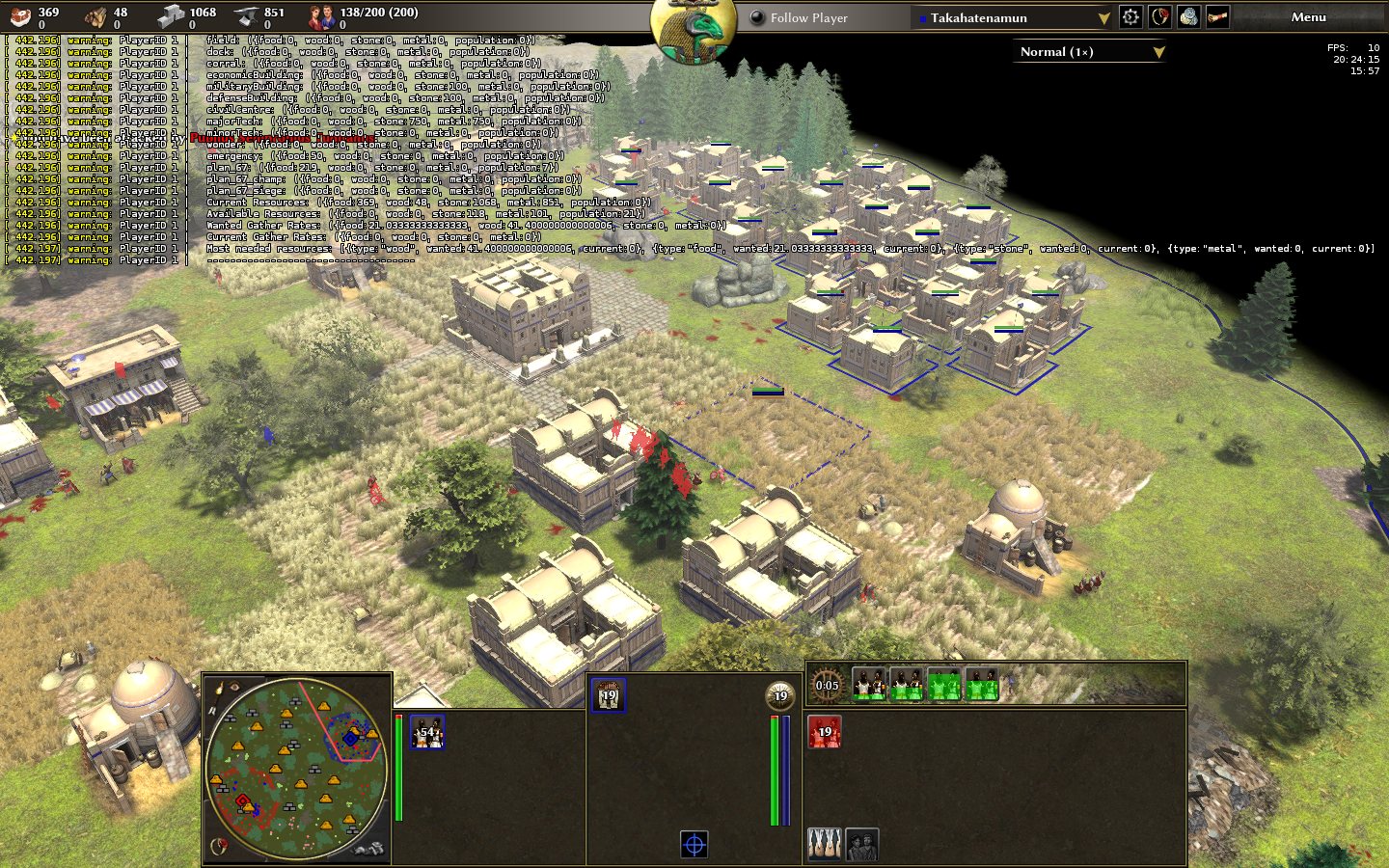1389x868 pixels.
Task: Click the blue crosshair rally point button
Action: tap(694, 845)
